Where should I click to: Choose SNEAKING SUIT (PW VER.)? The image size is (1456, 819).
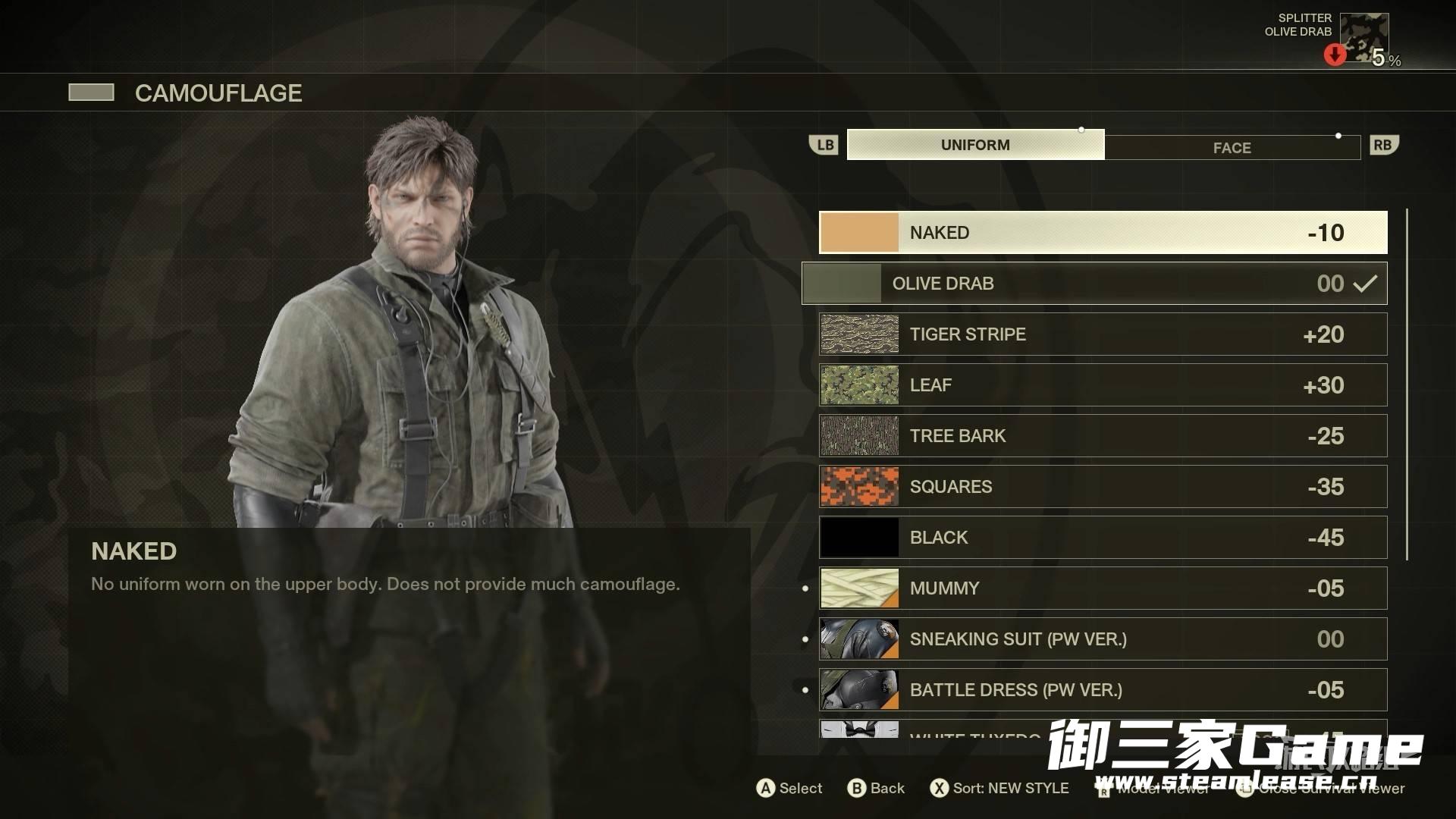1103,639
